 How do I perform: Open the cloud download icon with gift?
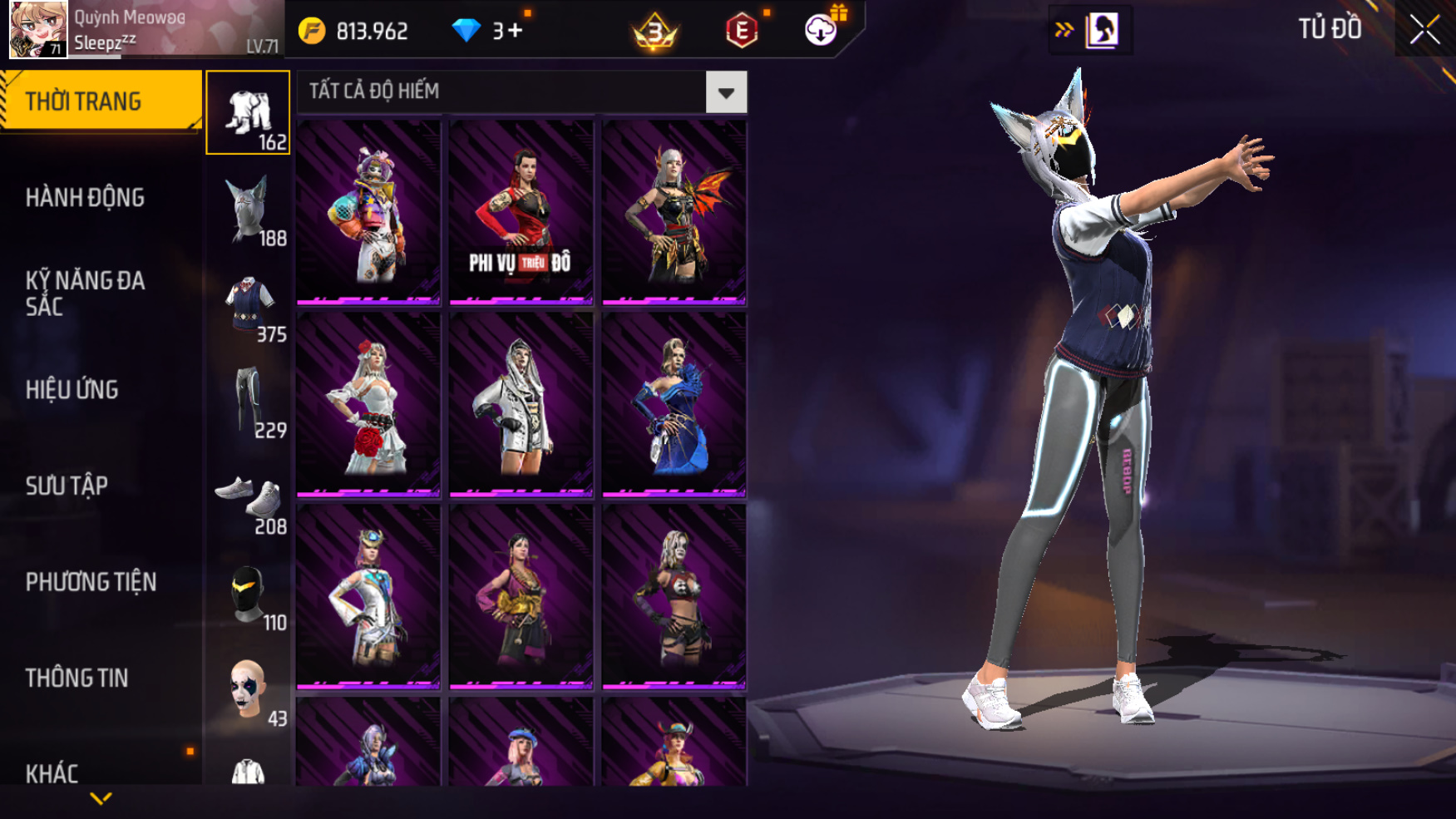tap(822, 30)
